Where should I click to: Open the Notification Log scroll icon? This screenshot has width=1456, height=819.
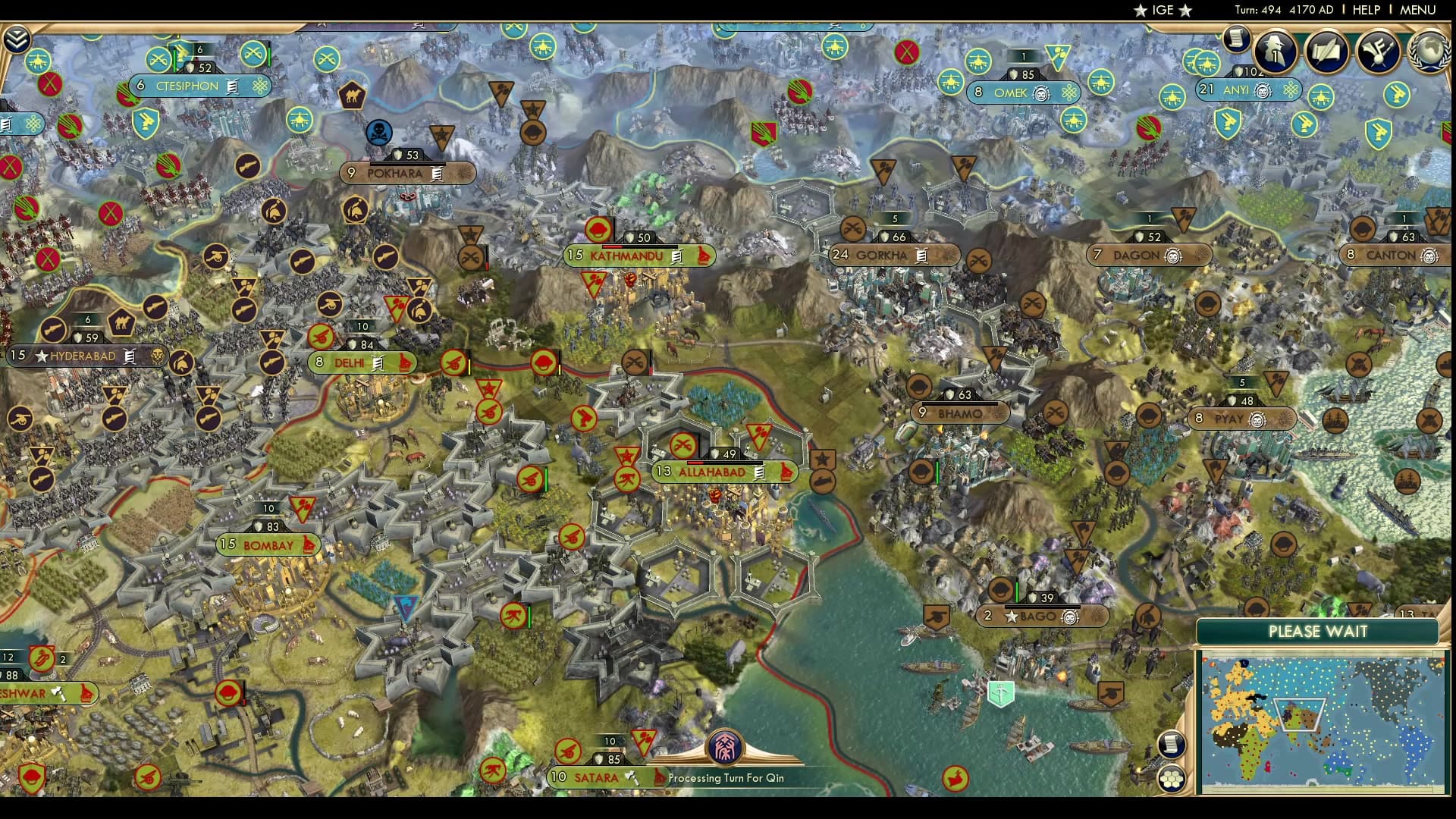(1236, 40)
